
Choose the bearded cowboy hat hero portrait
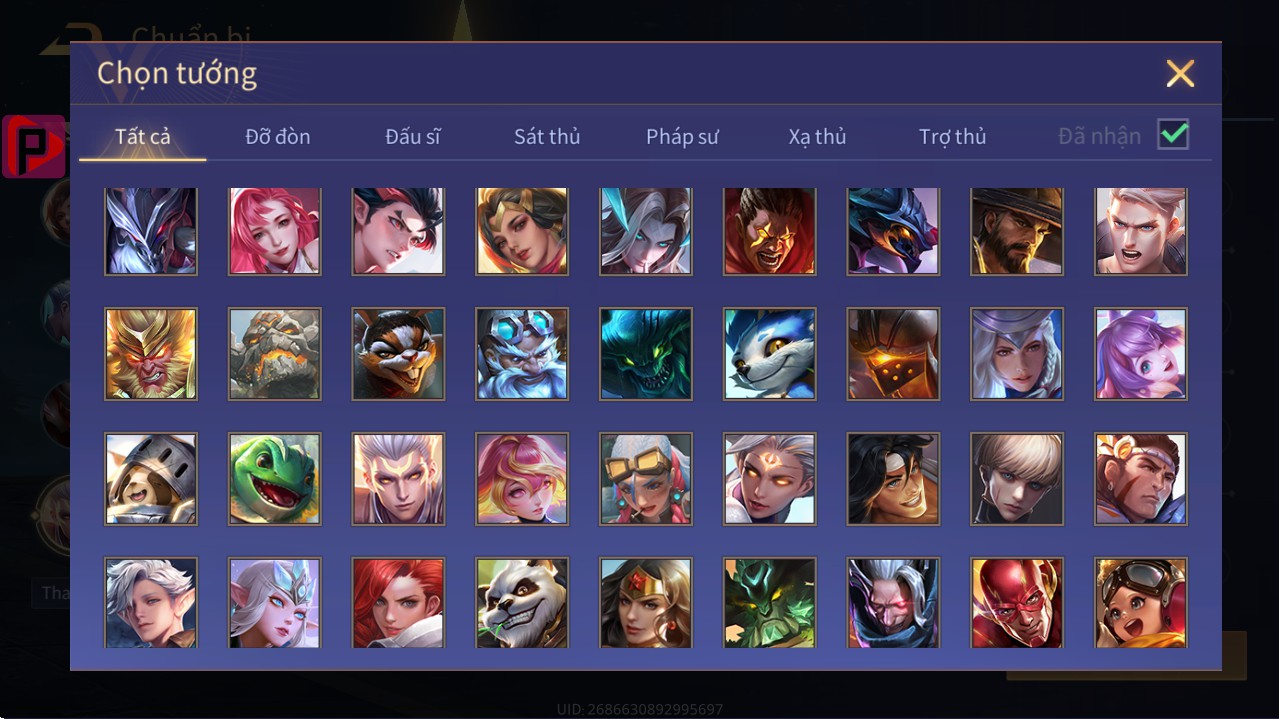click(x=1017, y=231)
